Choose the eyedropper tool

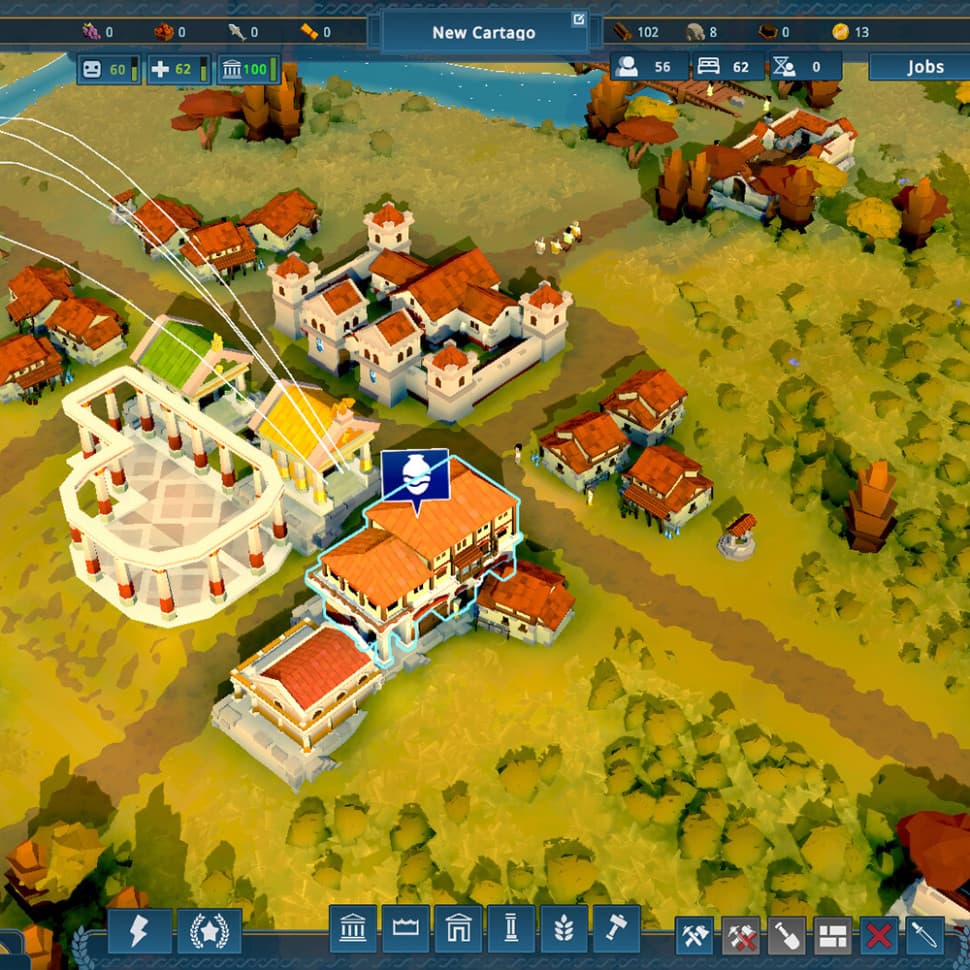[924, 936]
